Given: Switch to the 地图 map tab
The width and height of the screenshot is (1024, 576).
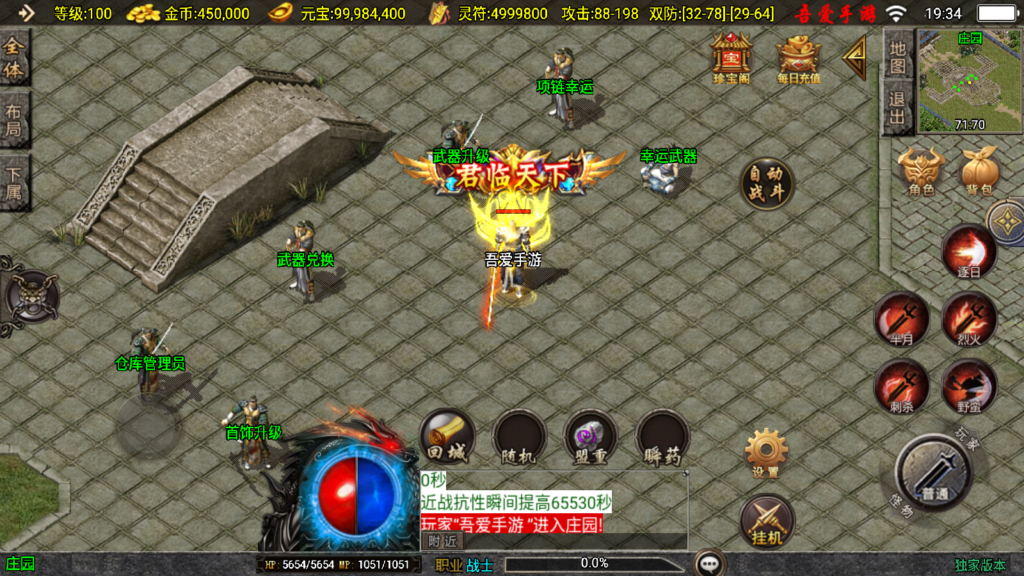Looking at the screenshot, I should [x=897, y=58].
